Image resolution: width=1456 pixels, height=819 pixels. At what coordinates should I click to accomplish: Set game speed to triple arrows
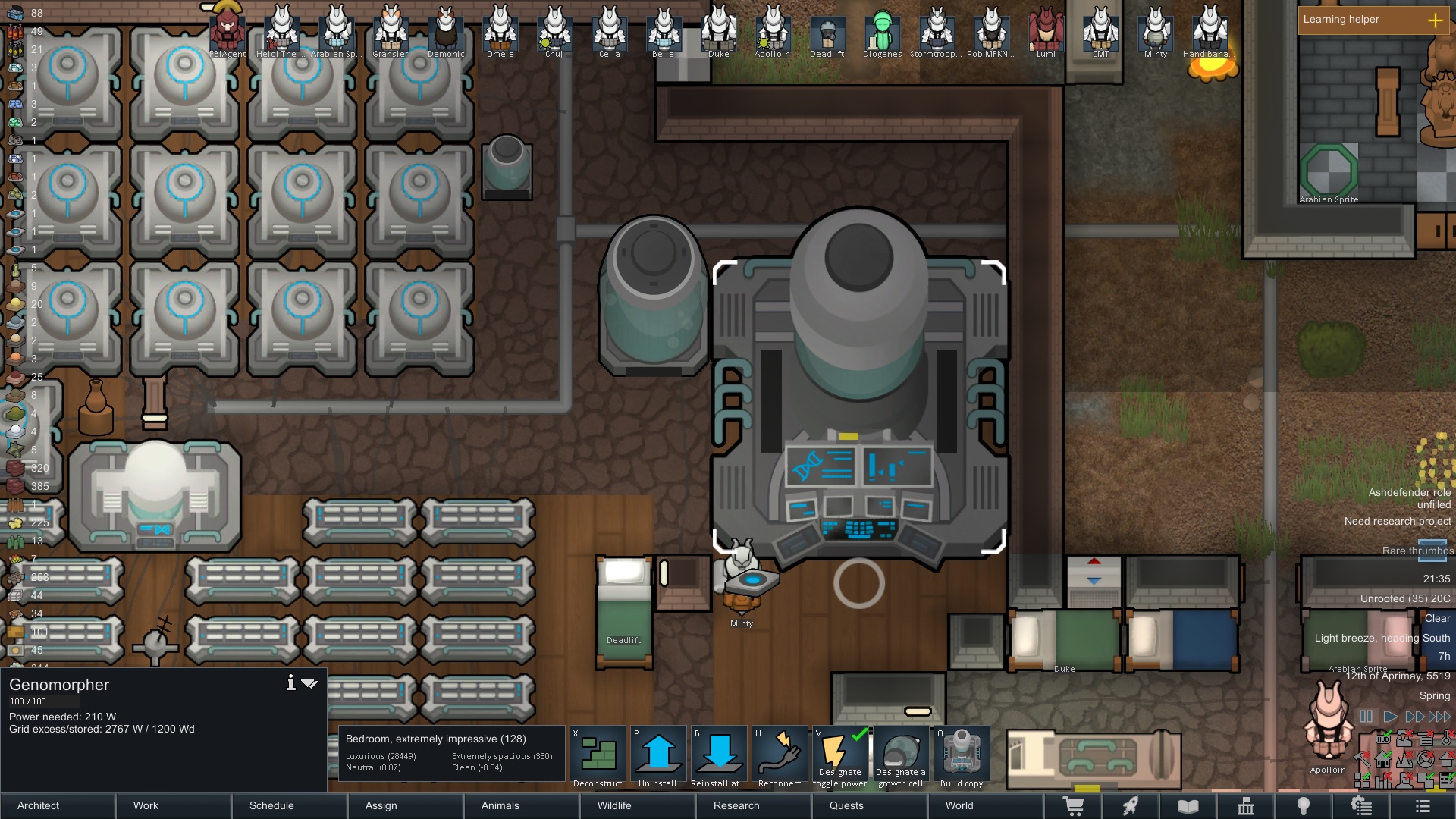[1439, 716]
